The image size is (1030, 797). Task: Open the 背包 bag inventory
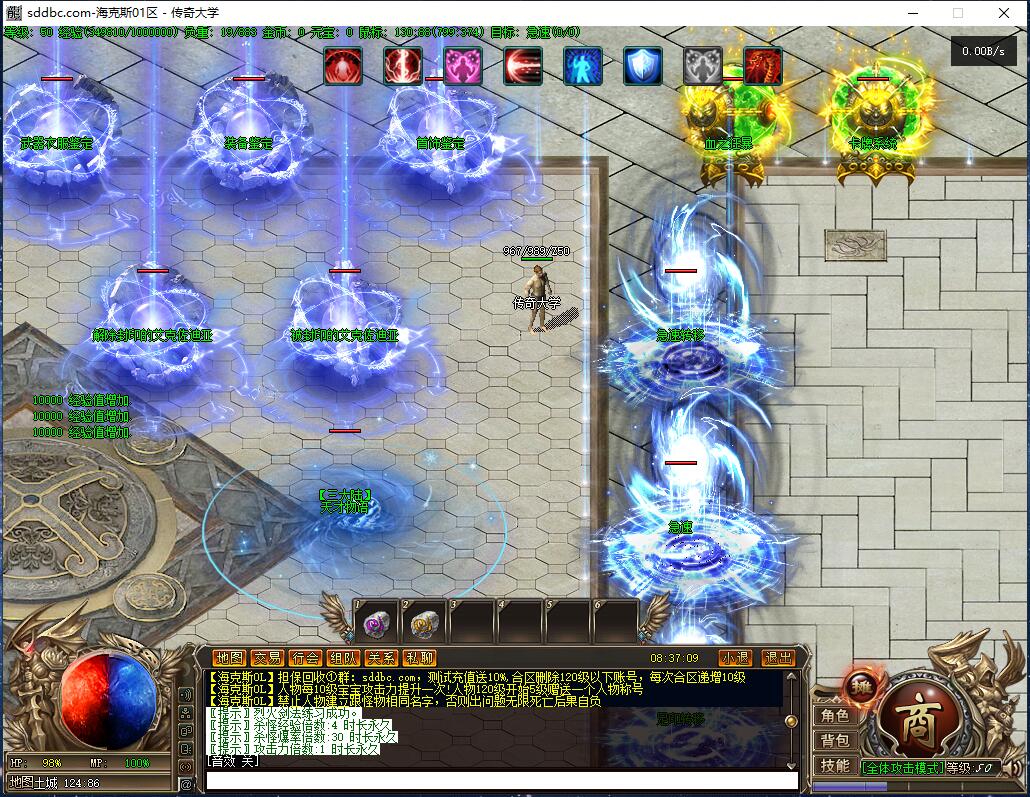[x=835, y=741]
